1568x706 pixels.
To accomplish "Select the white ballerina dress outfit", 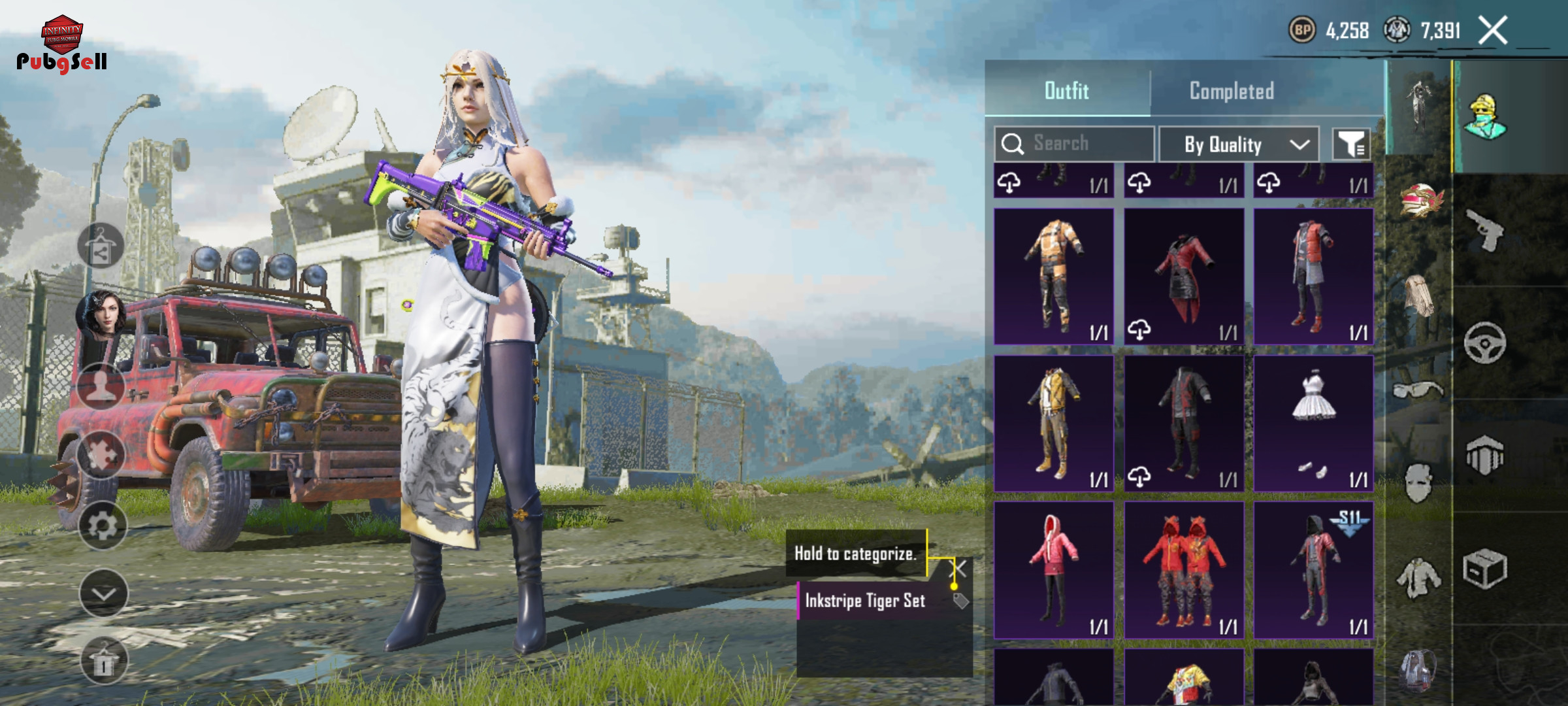I will [1313, 423].
